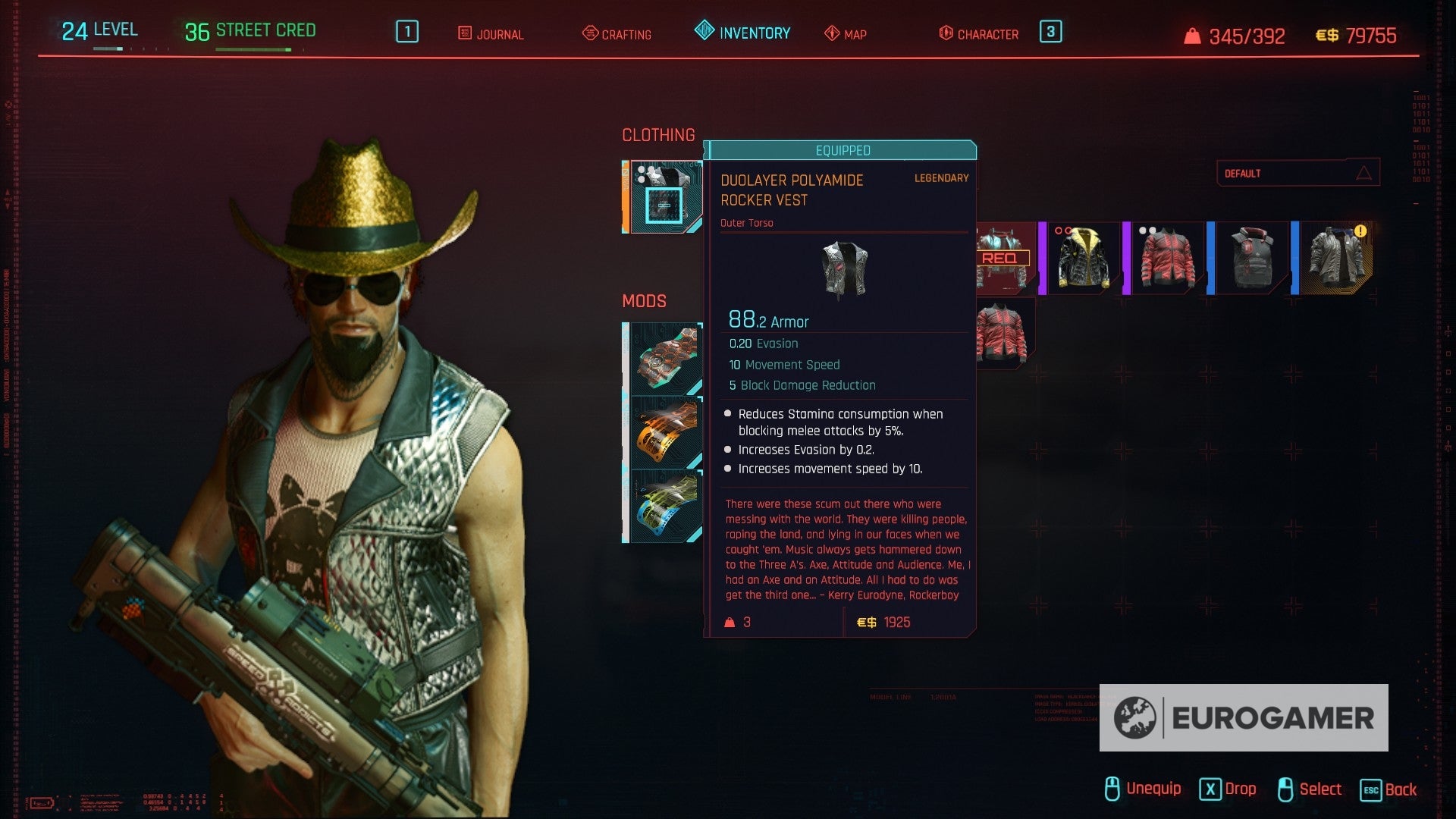
Task: Click the Inventory tab icon
Action: click(x=704, y=32)
